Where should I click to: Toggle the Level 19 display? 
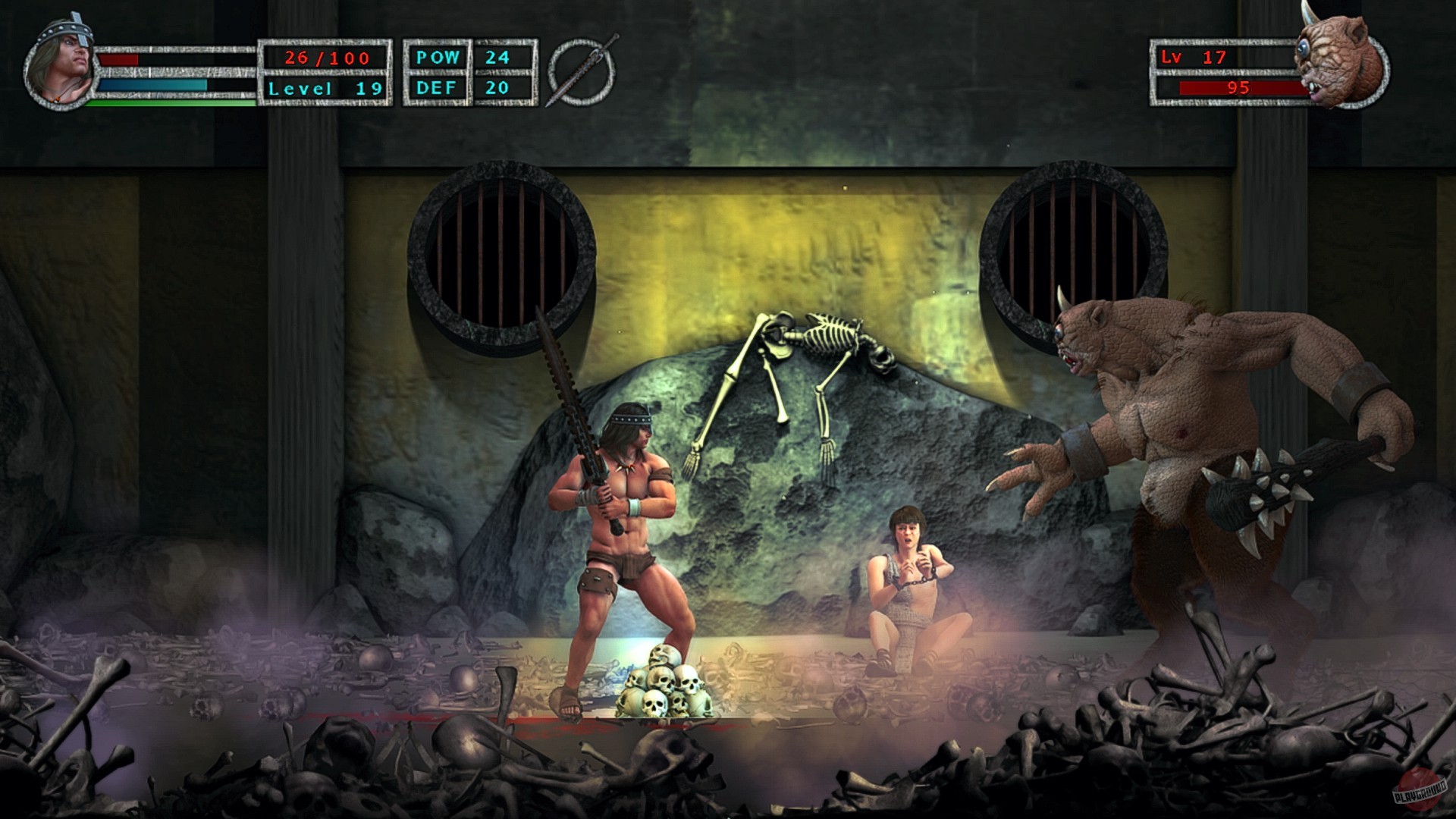pos(326,88)
